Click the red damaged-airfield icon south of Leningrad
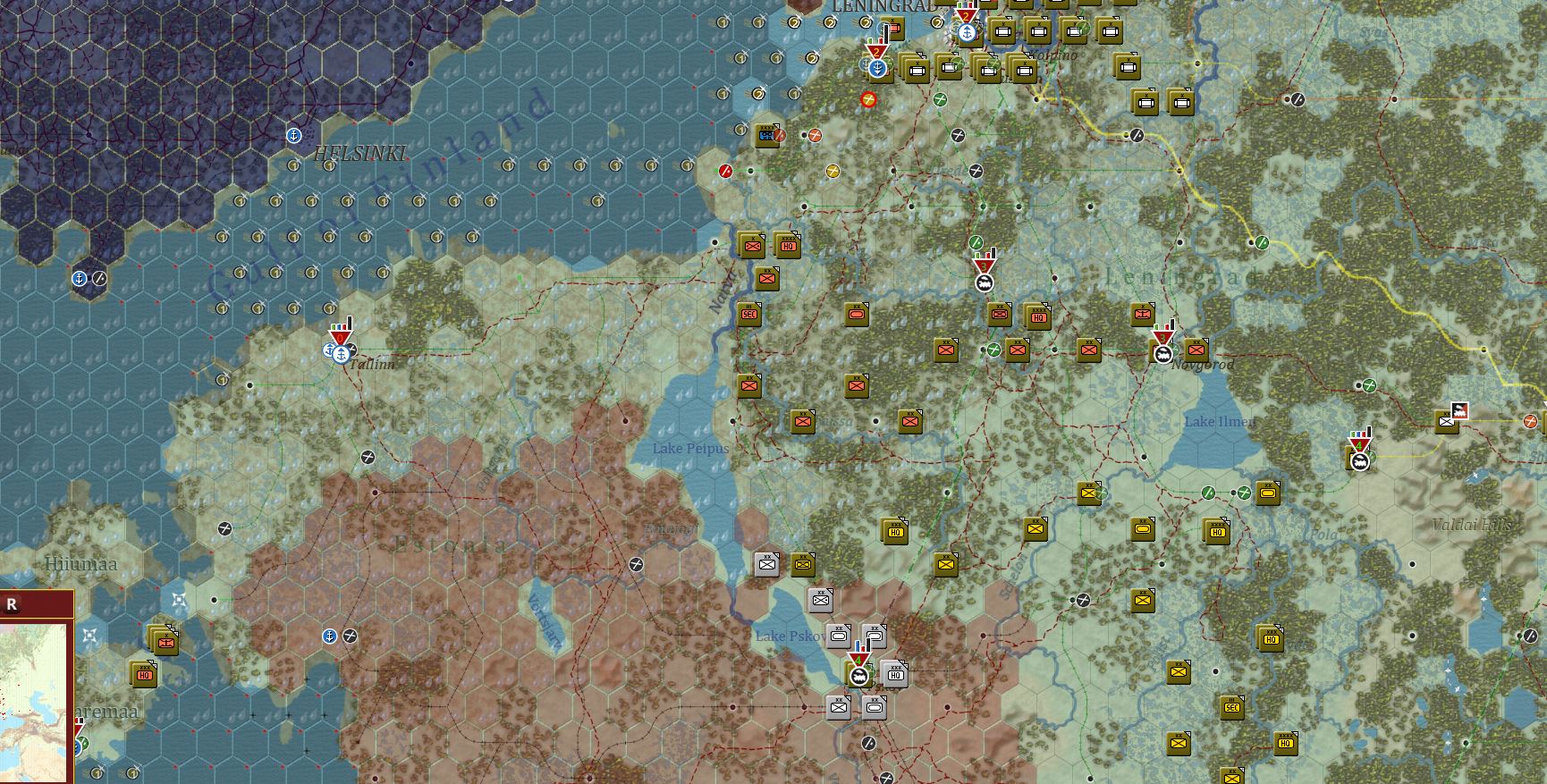1547x784 pixels. [869, 99]
